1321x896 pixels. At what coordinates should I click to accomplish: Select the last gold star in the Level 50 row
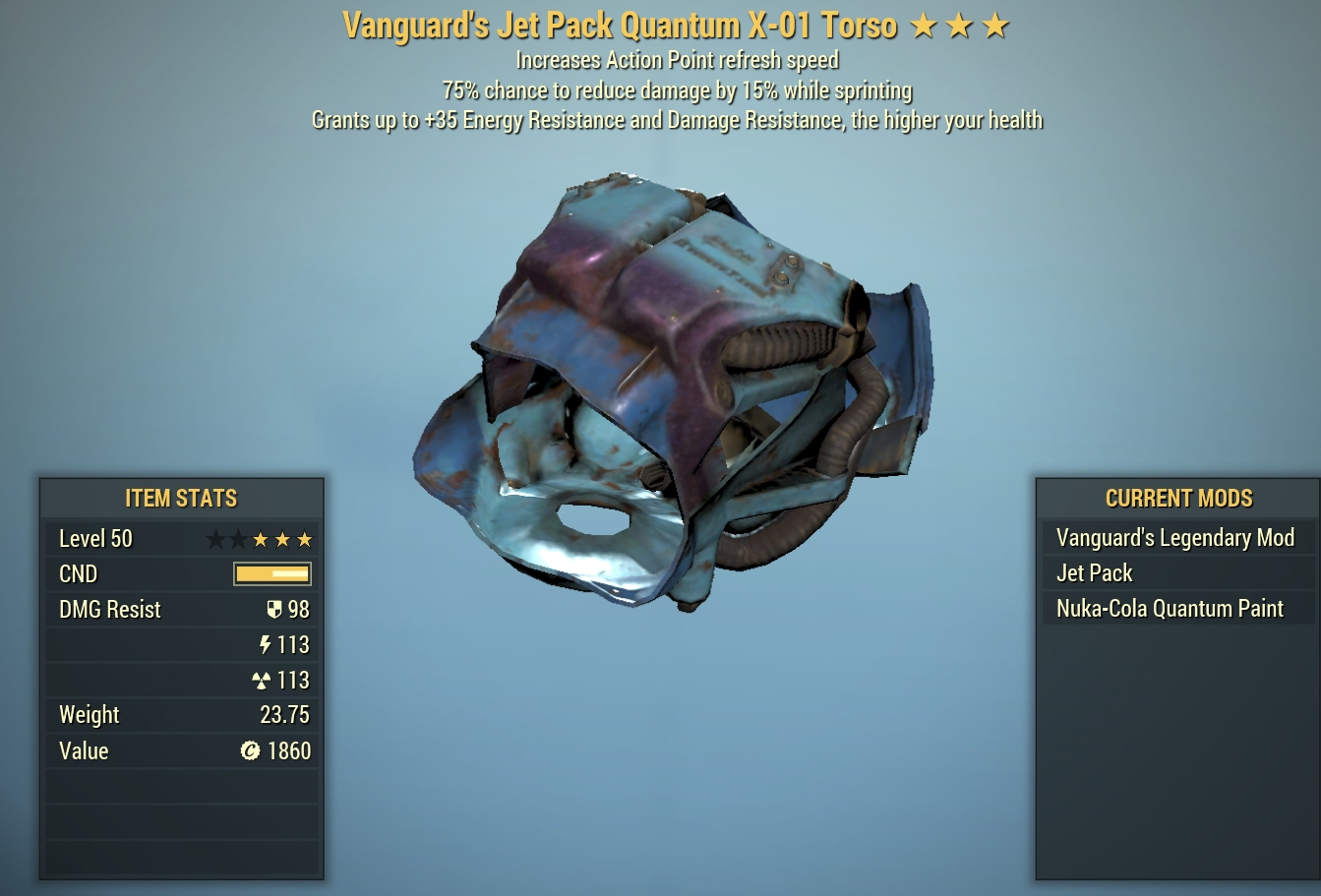[x=304, y=539]
